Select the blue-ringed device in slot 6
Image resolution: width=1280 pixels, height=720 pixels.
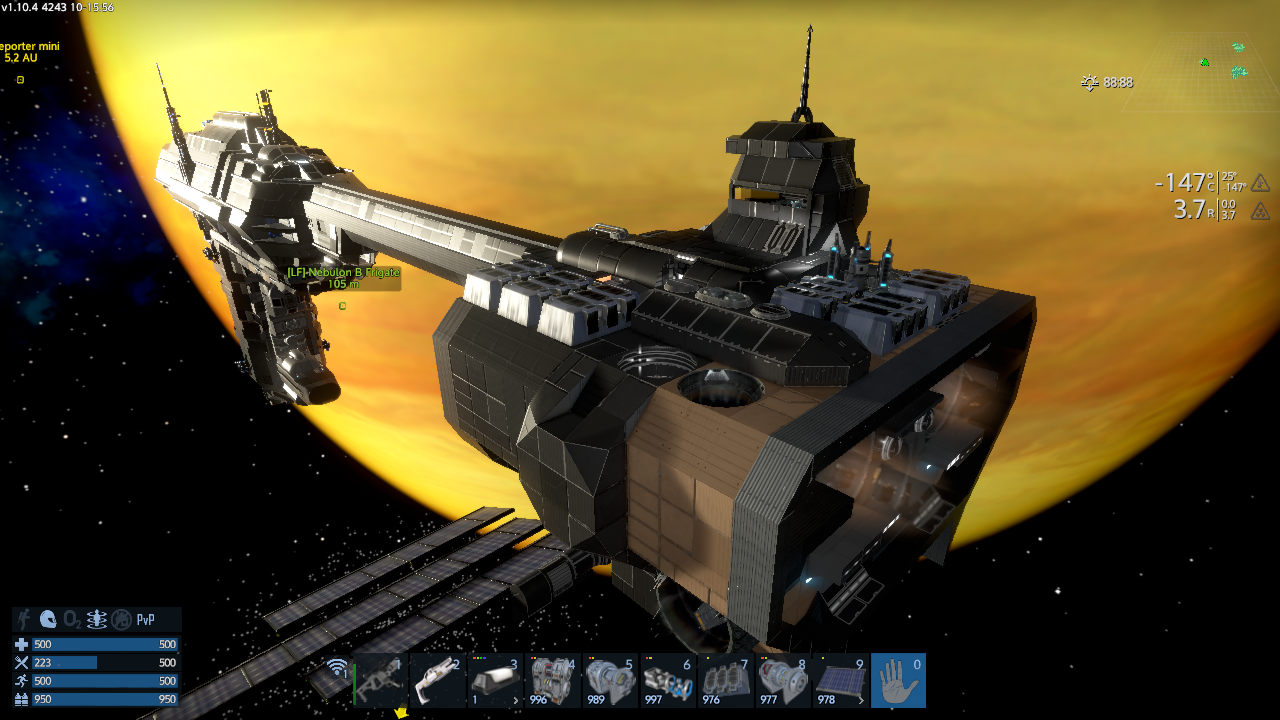668,681
